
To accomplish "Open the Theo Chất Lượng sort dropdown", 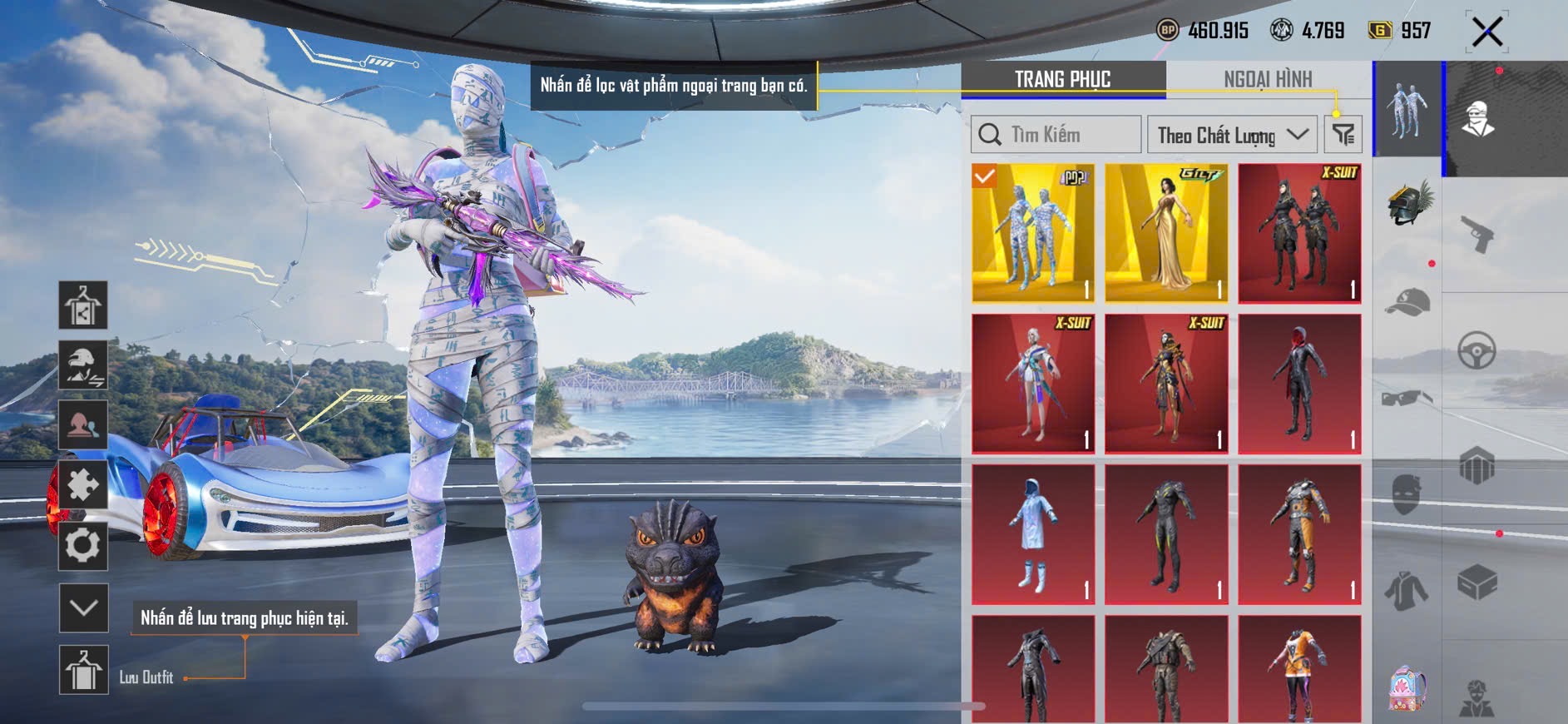I will click(x=1232, y=135).
